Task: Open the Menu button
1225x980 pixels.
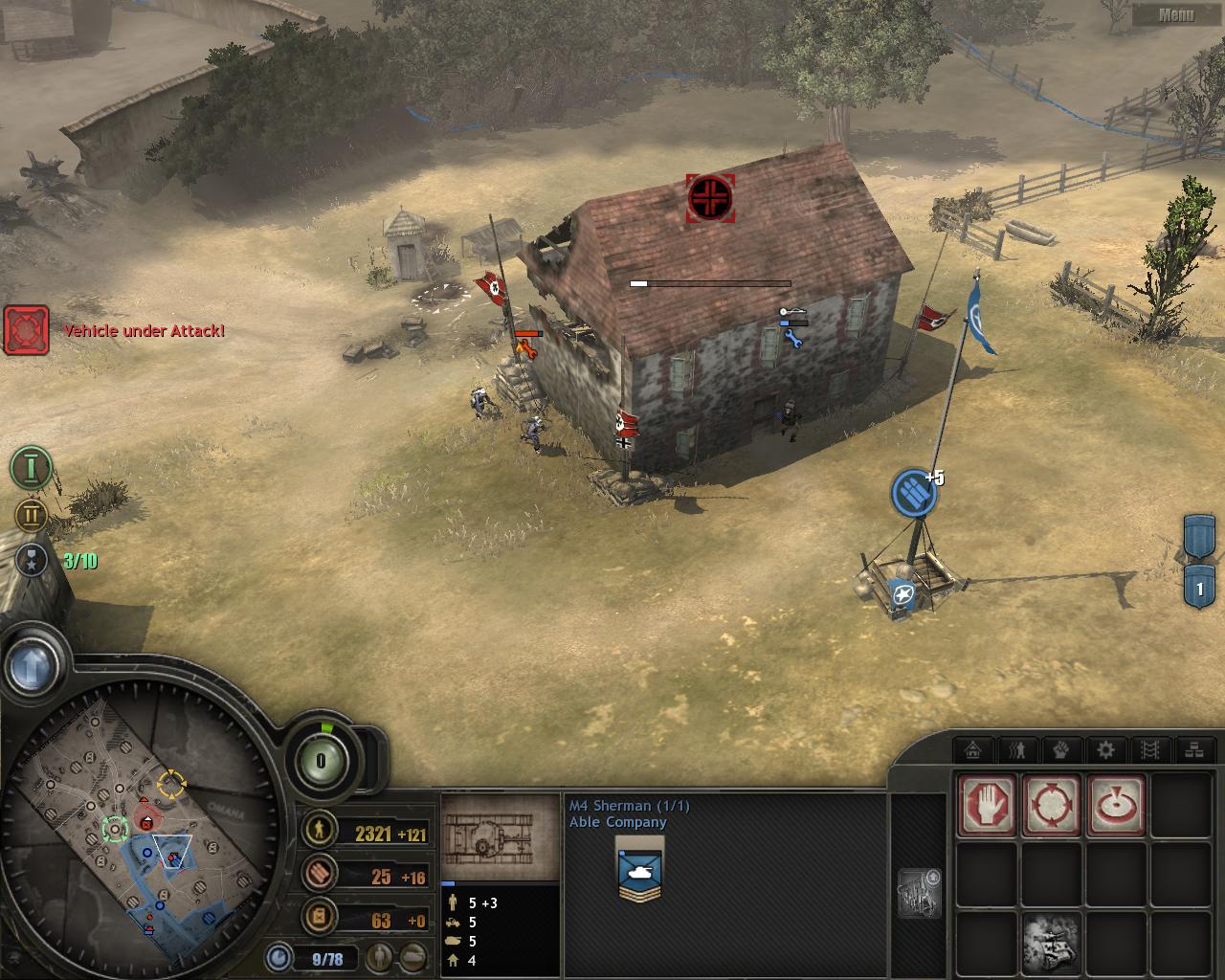Action: click(1176, 14)
